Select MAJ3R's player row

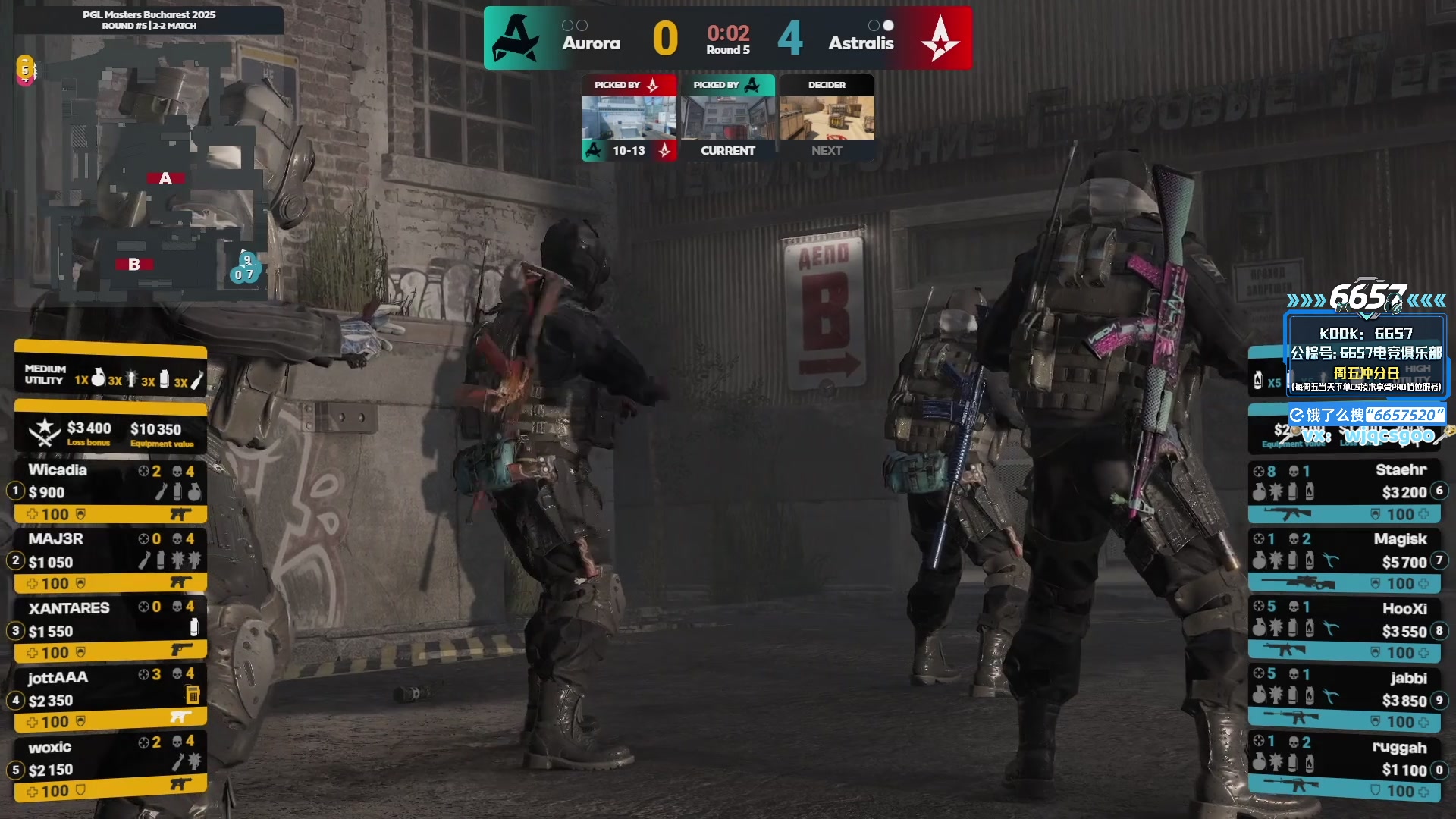click(110, 560)
